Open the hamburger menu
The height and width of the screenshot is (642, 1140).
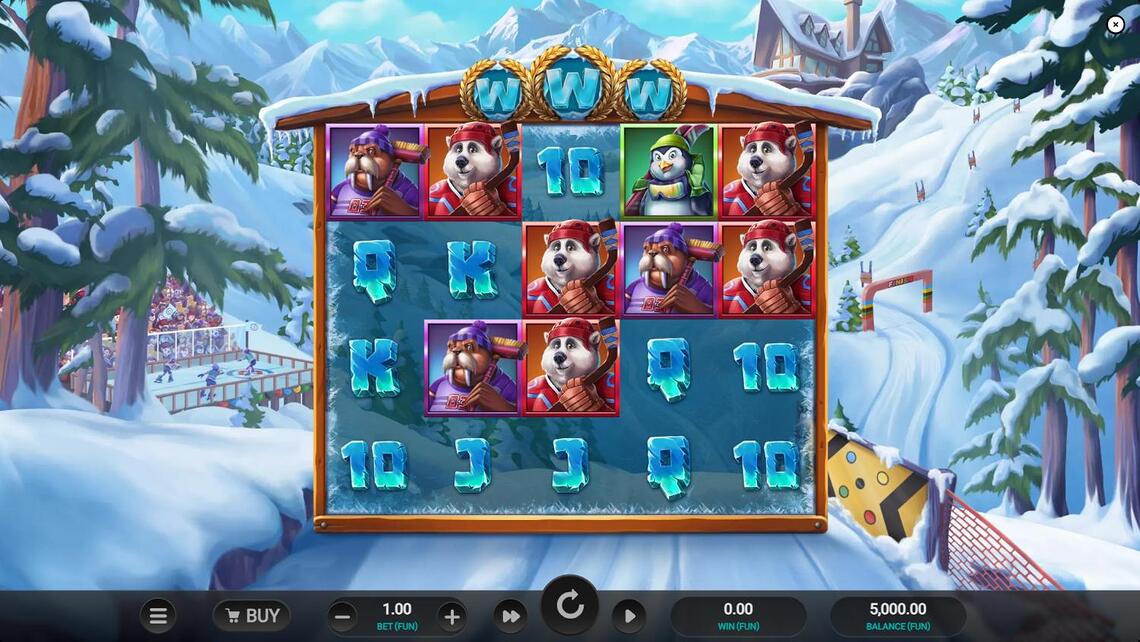158,616
